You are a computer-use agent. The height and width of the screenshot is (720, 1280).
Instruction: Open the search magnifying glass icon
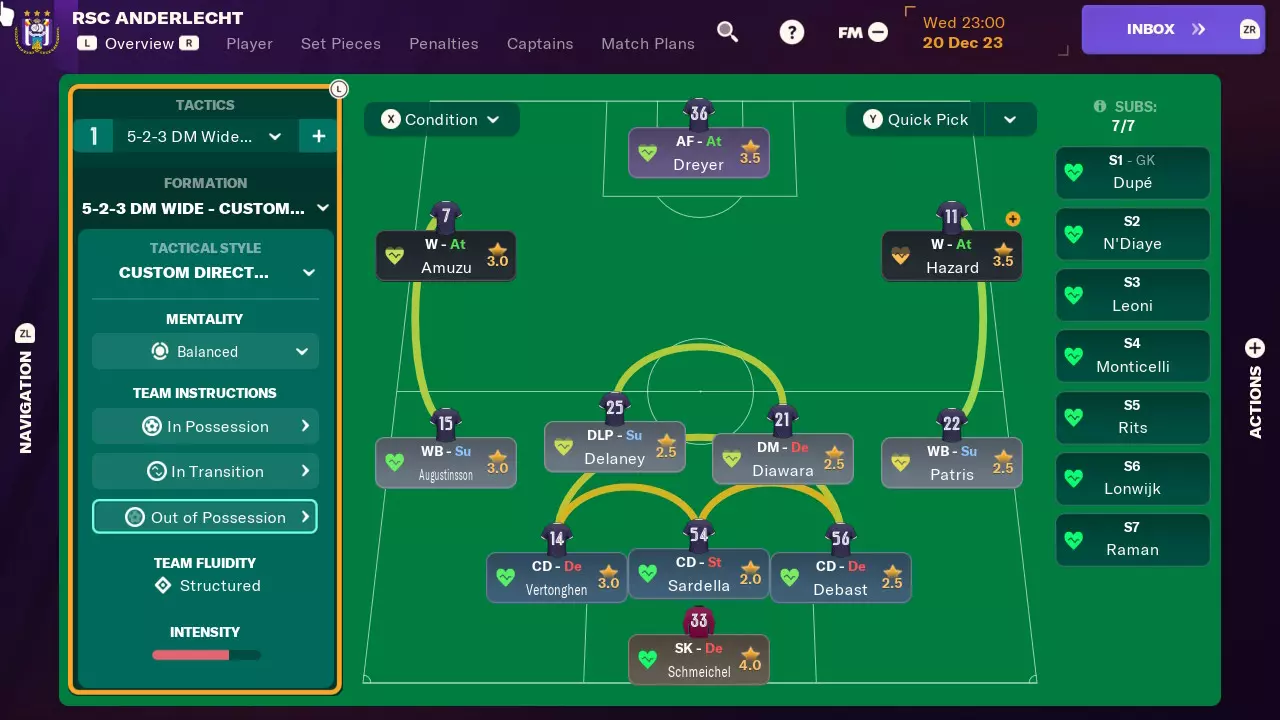point(728,31)
